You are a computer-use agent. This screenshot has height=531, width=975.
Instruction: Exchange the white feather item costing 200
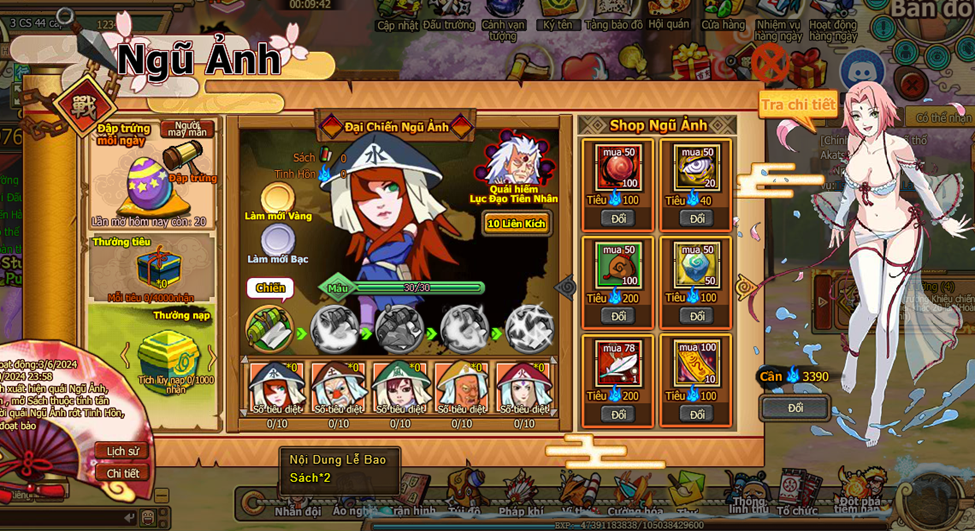tap(618, 414)
